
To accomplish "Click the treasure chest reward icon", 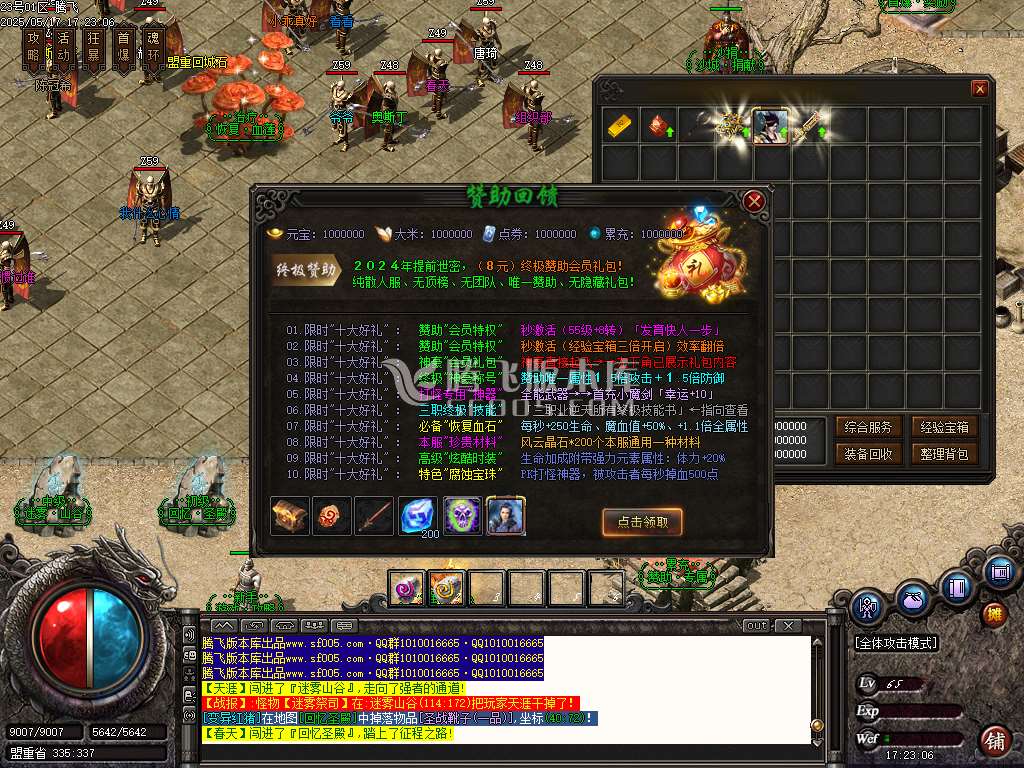I will pos(290,516).
